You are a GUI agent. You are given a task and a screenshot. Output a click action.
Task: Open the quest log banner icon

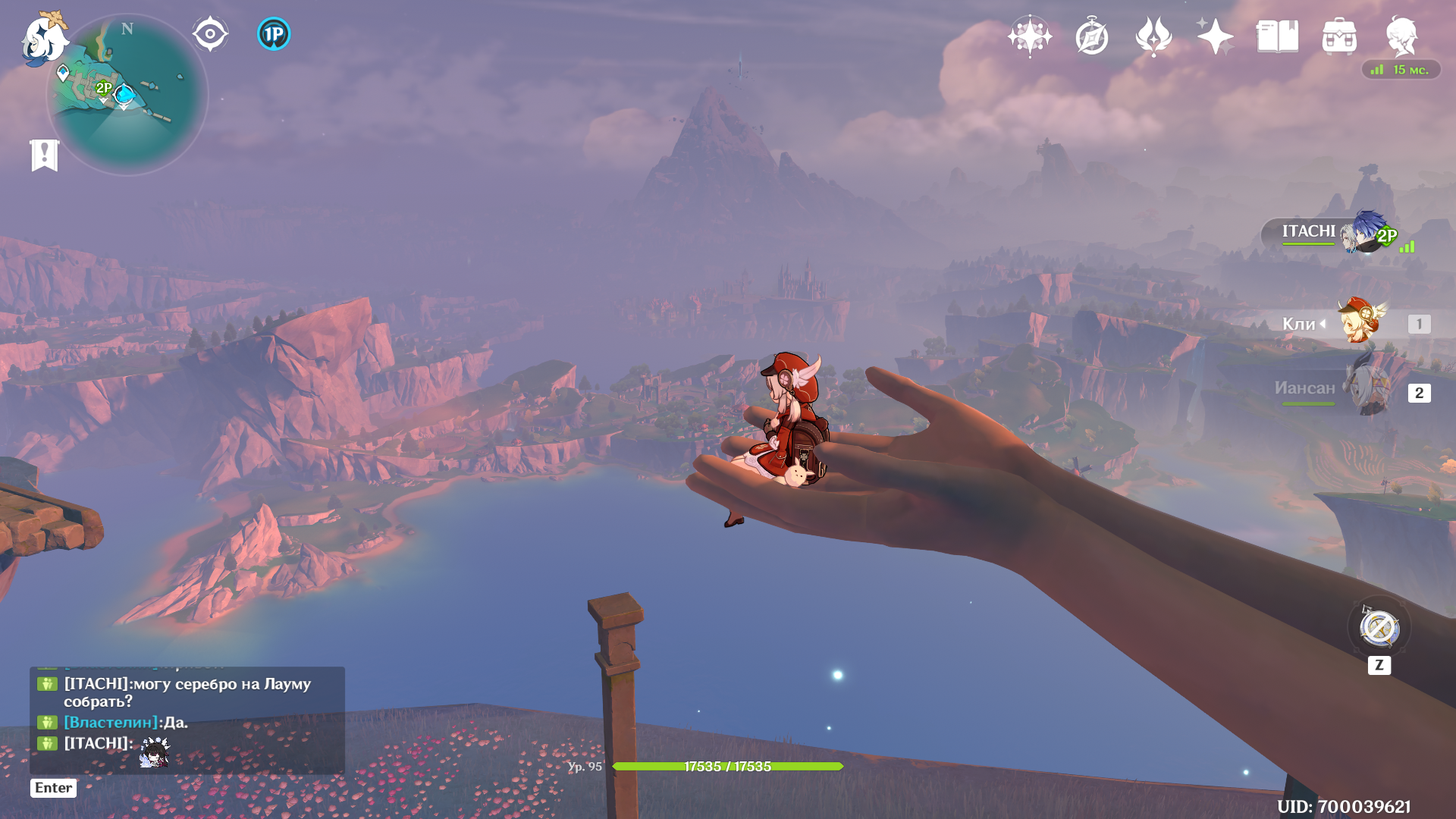click(45, 155)
